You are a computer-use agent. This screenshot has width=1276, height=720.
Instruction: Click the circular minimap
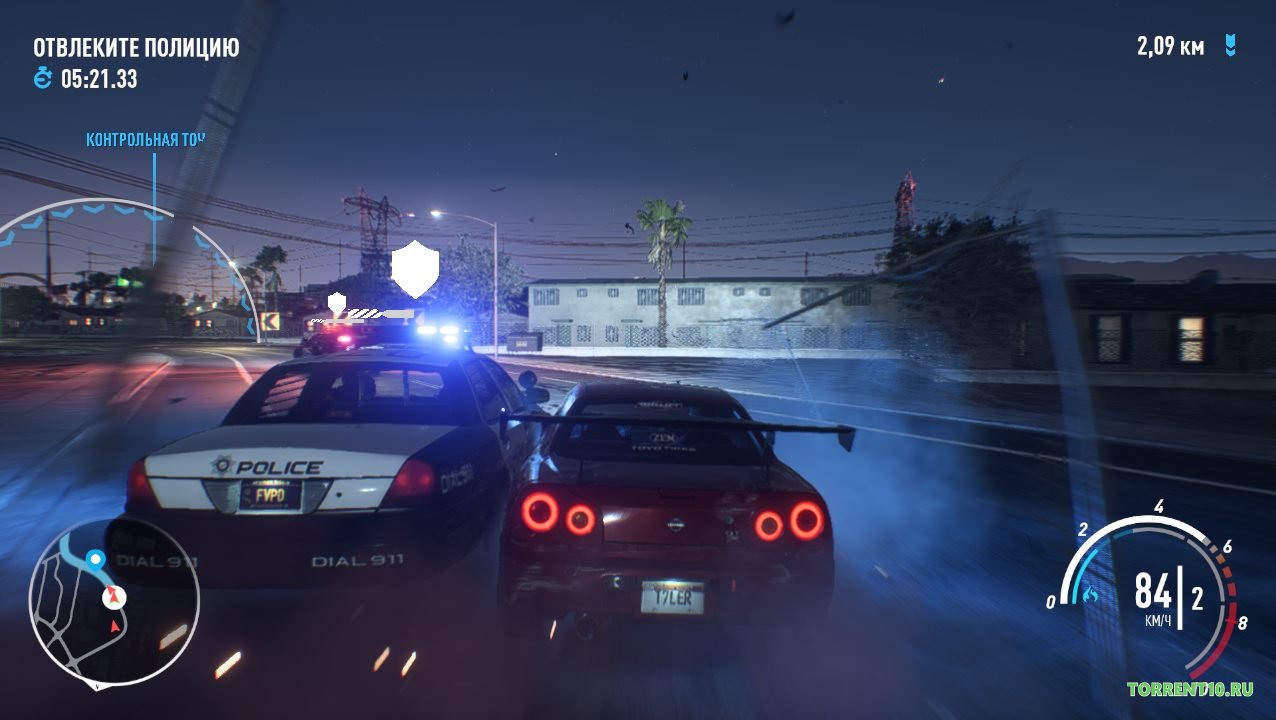click(114, 603)
